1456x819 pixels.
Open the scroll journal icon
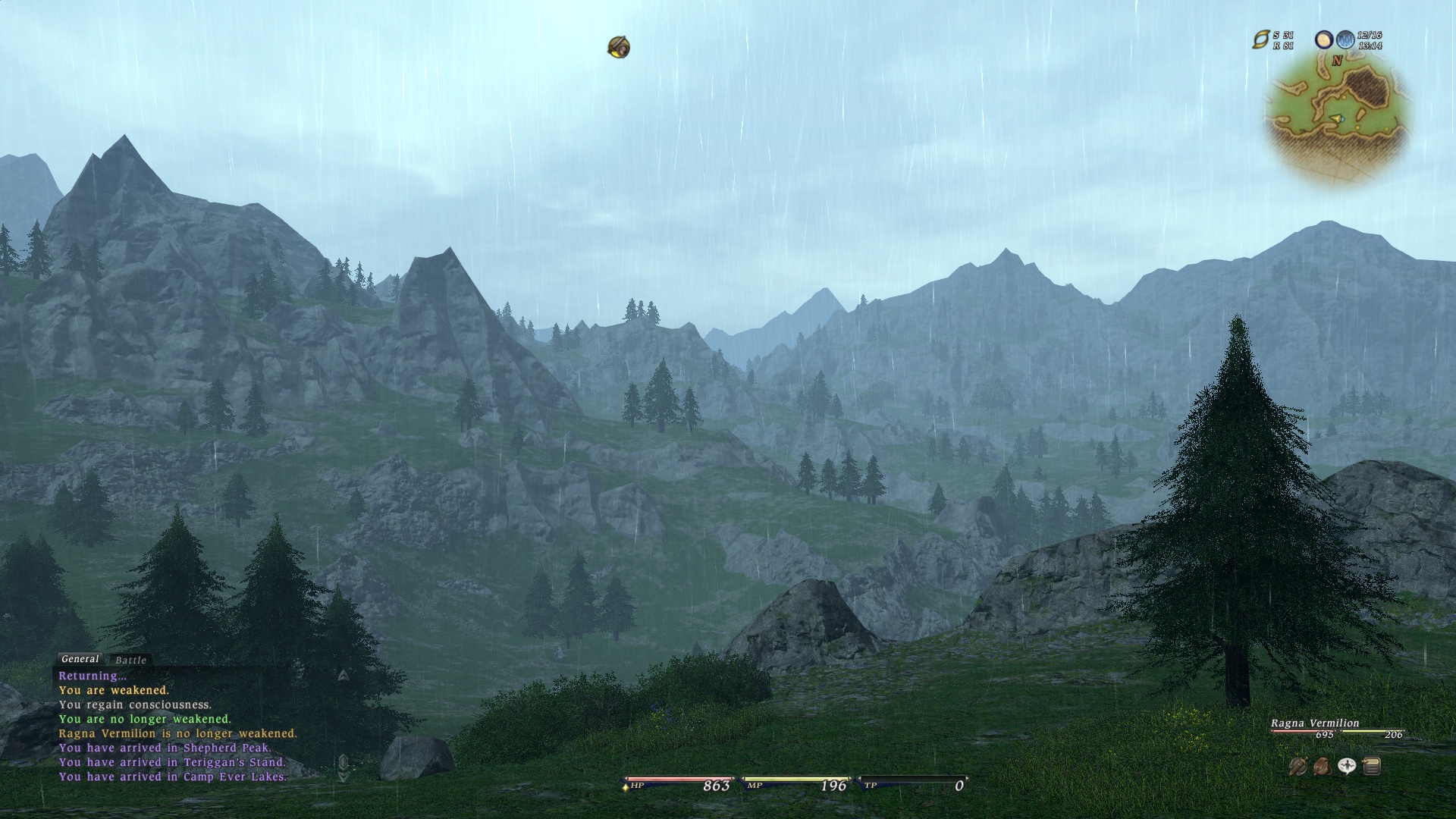pos(1371,767)
